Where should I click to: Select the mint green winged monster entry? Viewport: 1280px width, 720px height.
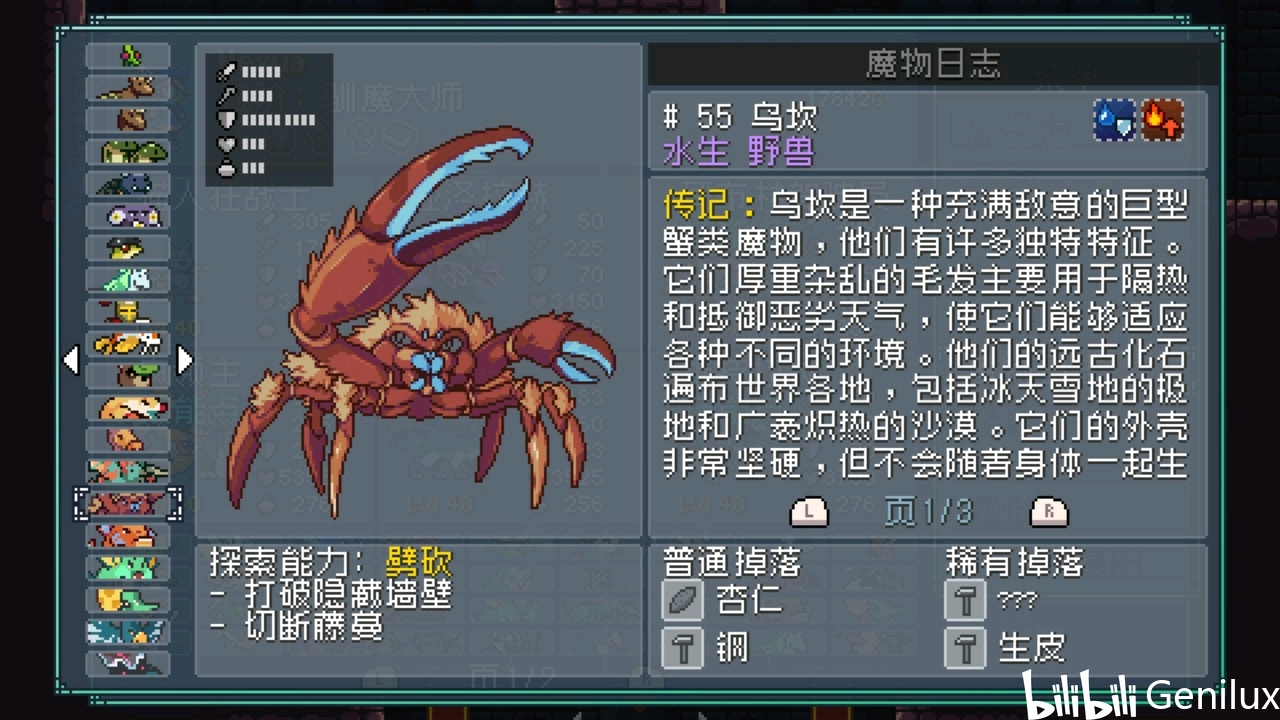click(x=128, y=280)
